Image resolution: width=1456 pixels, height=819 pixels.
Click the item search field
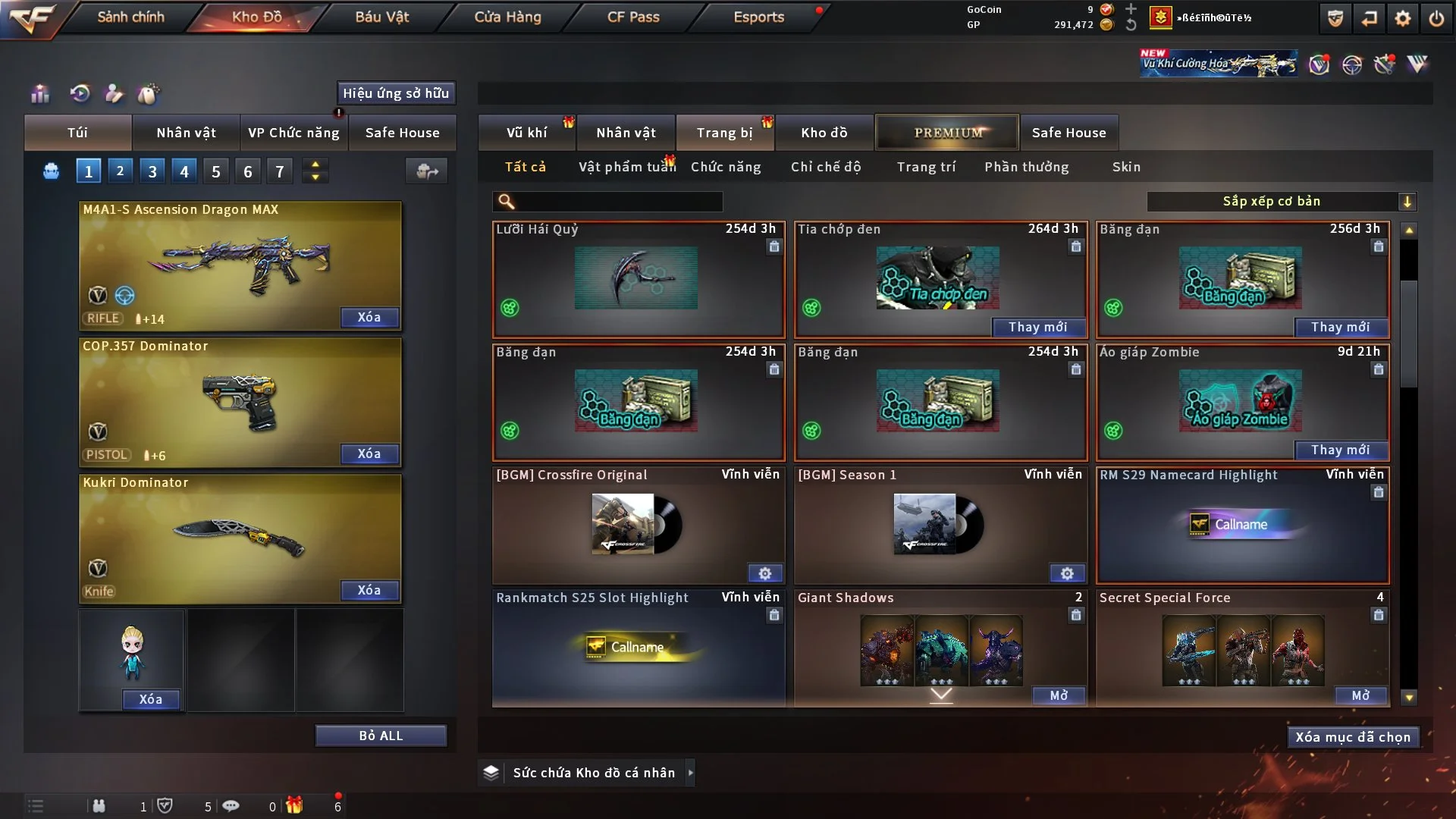click(618, 202)
